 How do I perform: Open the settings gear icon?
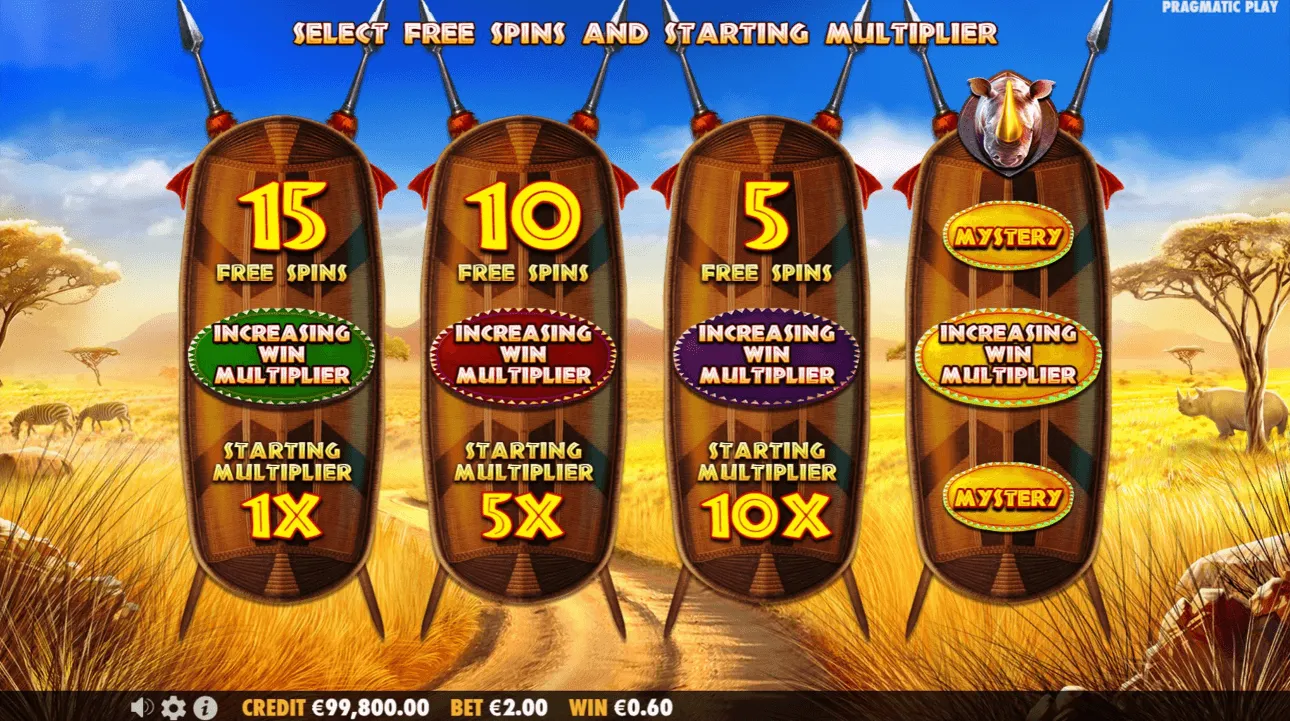172,707
